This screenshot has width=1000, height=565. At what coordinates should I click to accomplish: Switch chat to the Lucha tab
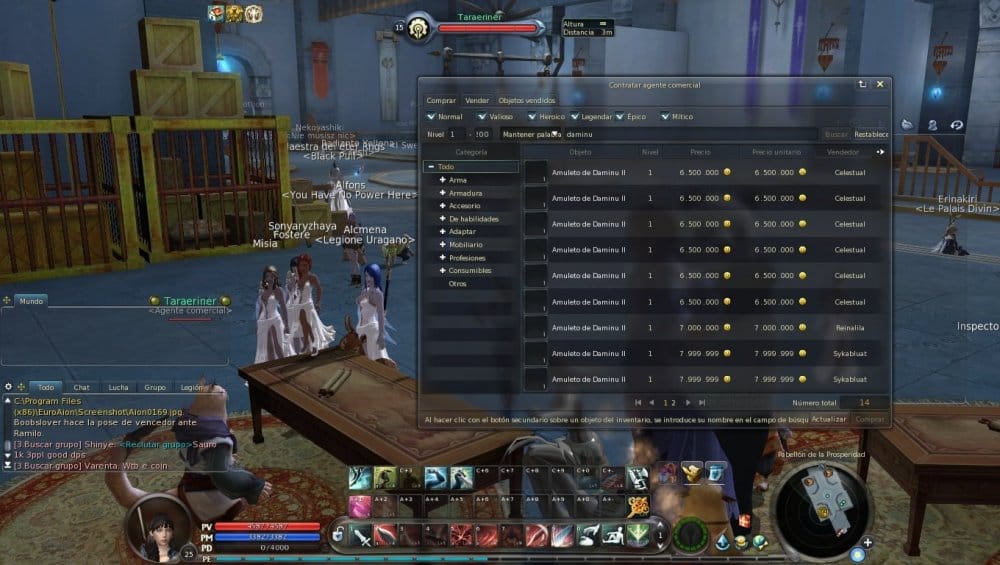click(x=118, y=387)
